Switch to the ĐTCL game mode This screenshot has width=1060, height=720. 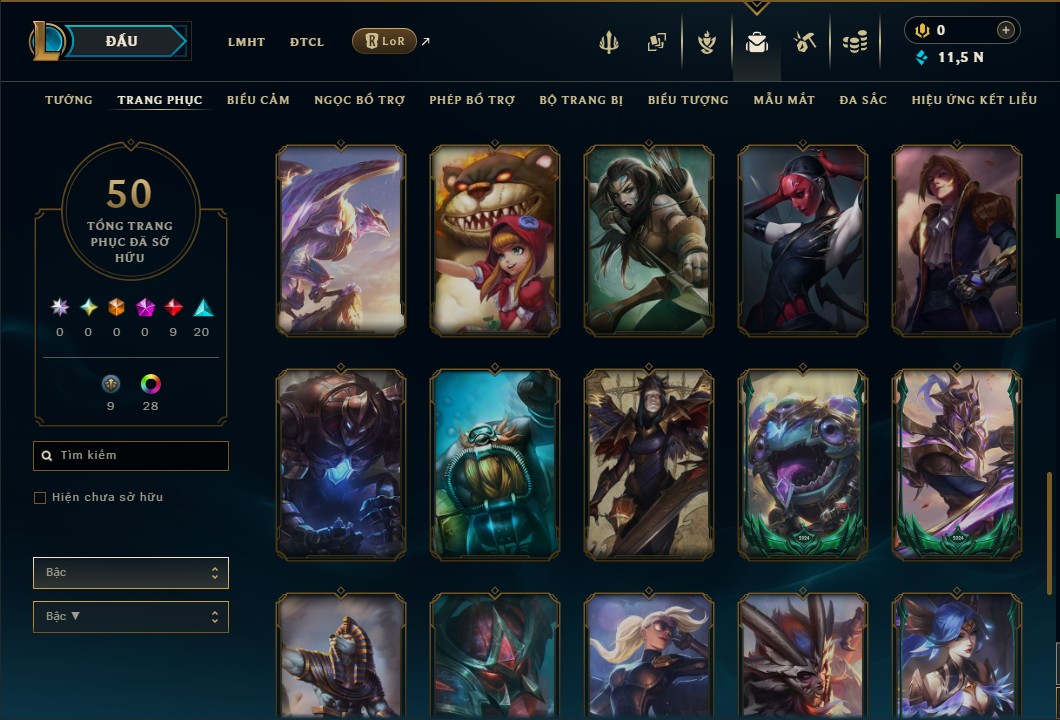point(307,42)
